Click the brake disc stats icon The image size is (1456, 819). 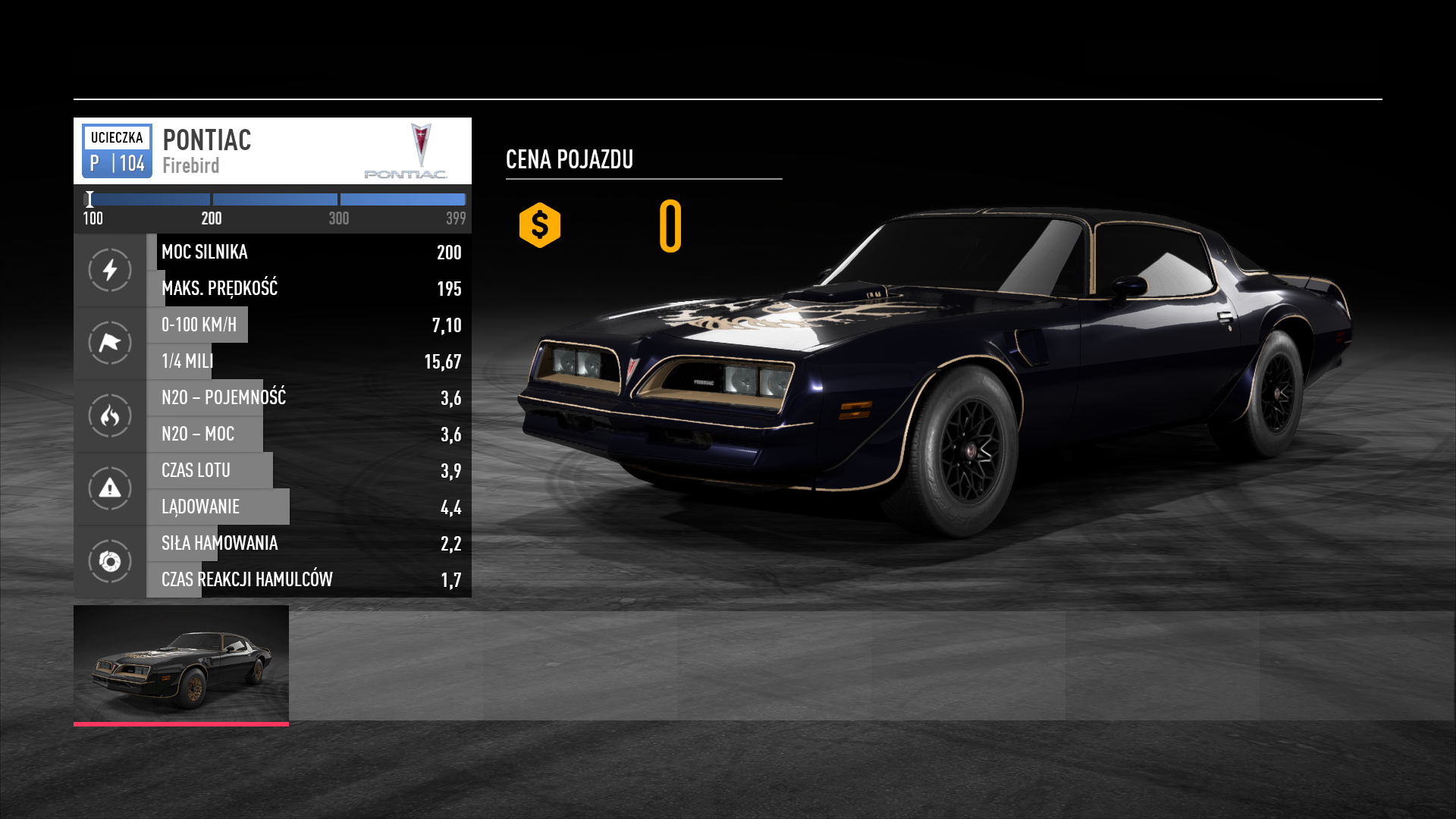coord(110,561)
